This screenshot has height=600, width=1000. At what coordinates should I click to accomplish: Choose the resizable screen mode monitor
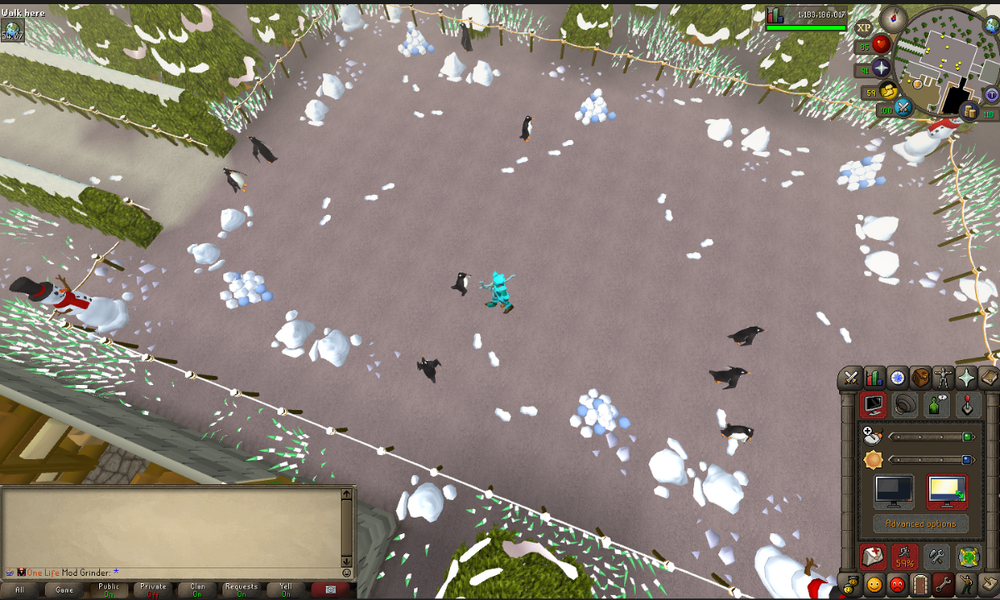pyautogui.click(x=946, y=492)
